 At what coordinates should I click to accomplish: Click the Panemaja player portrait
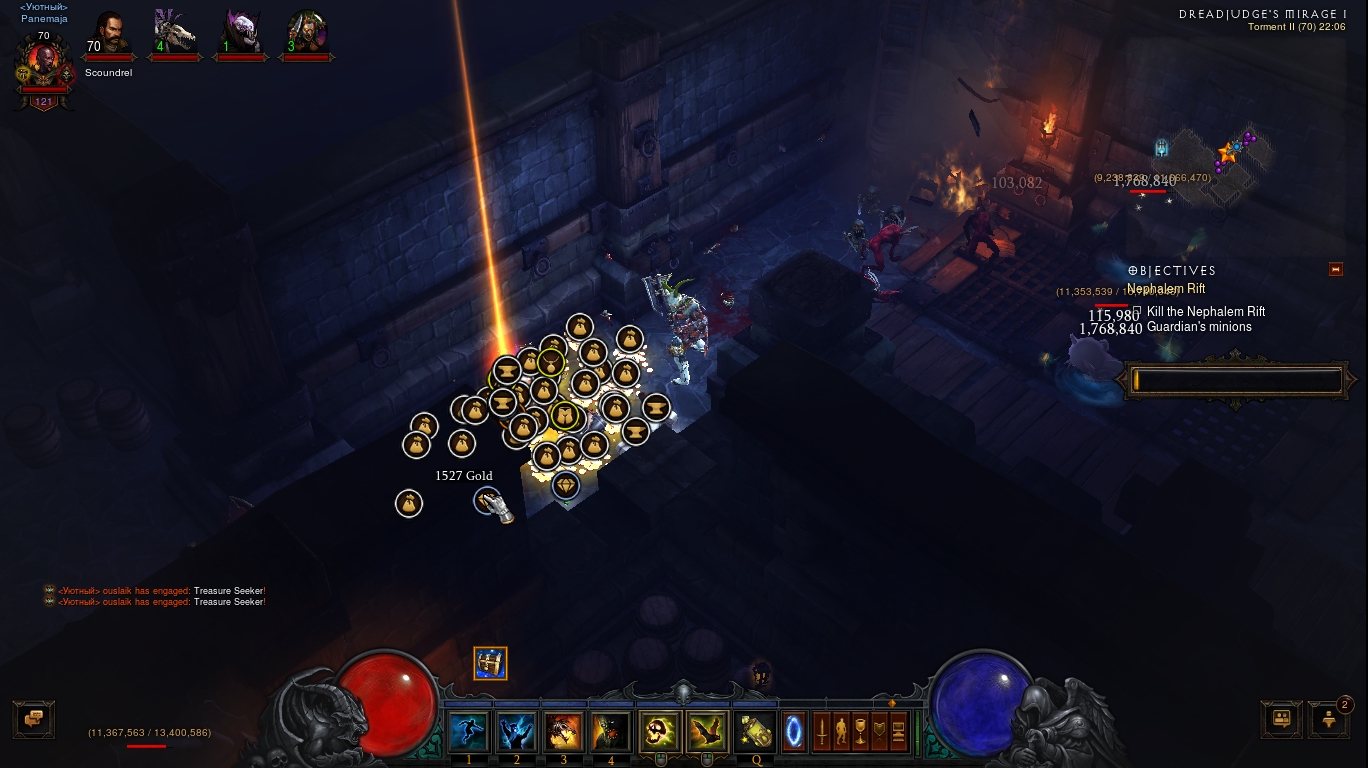click(x=43, y=62)
